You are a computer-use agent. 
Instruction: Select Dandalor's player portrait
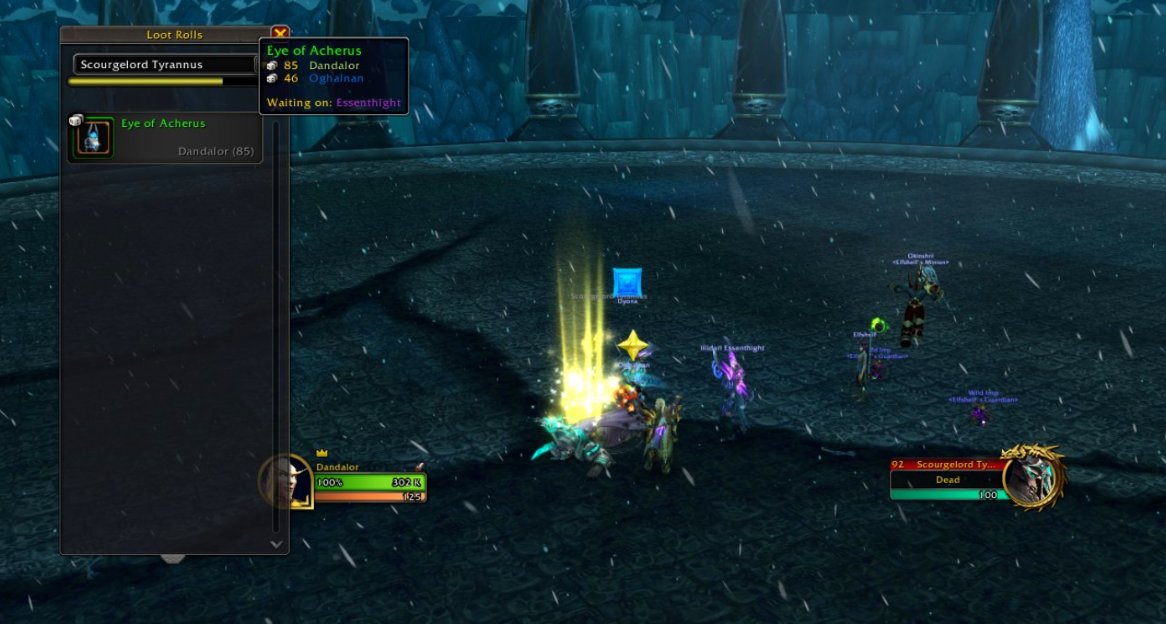286,481
